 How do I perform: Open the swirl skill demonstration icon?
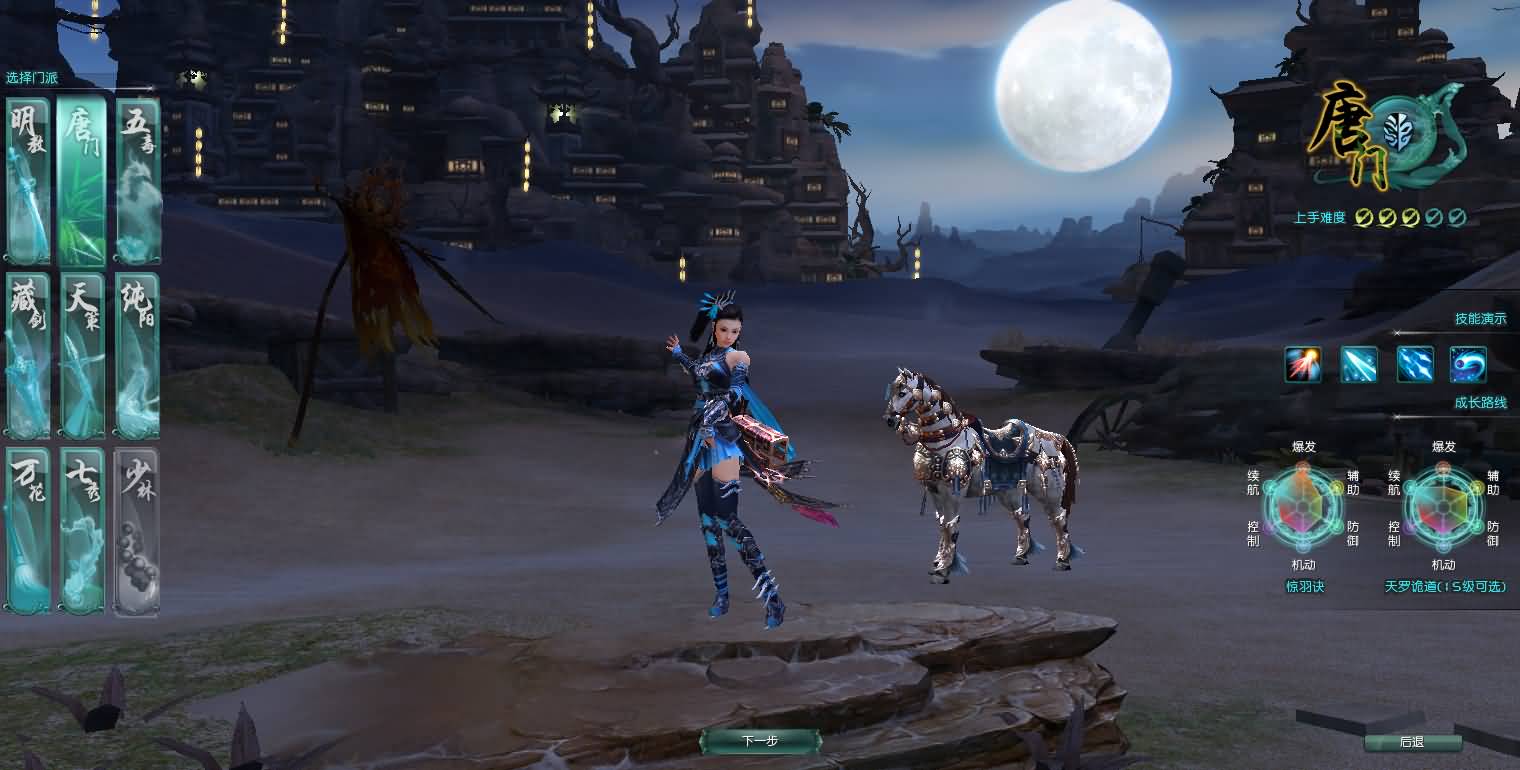pos(1468,364)
